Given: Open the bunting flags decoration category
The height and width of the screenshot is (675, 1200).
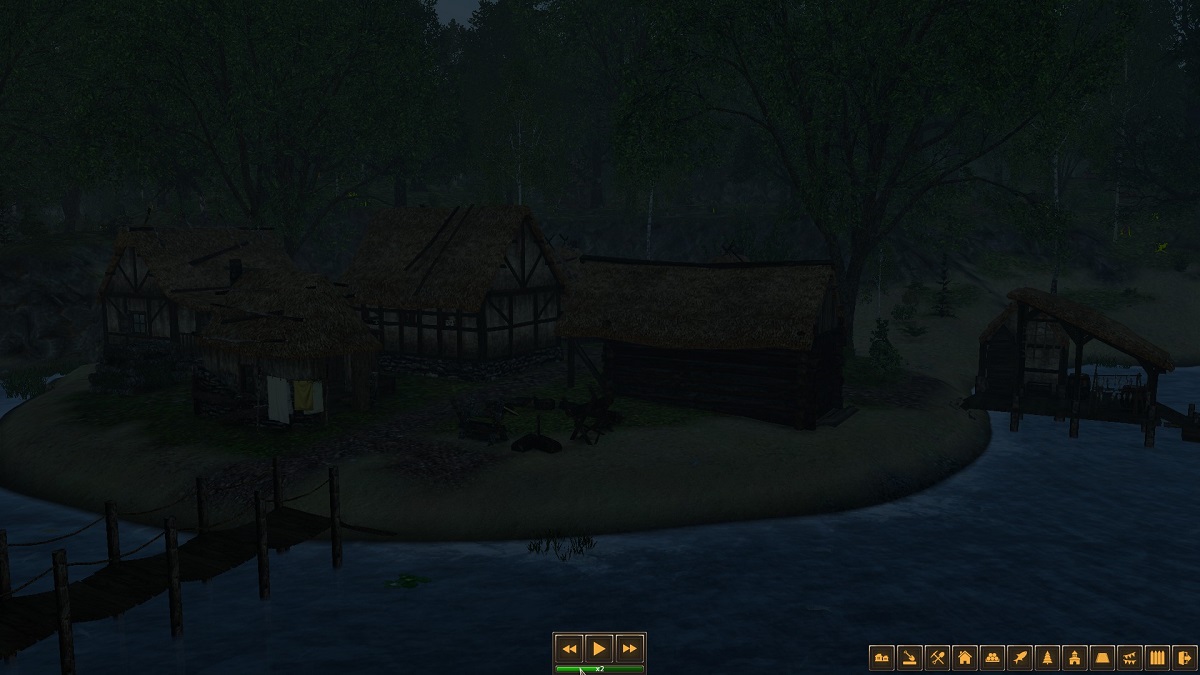Looking at the screenshot, I should pos(1130,657).
